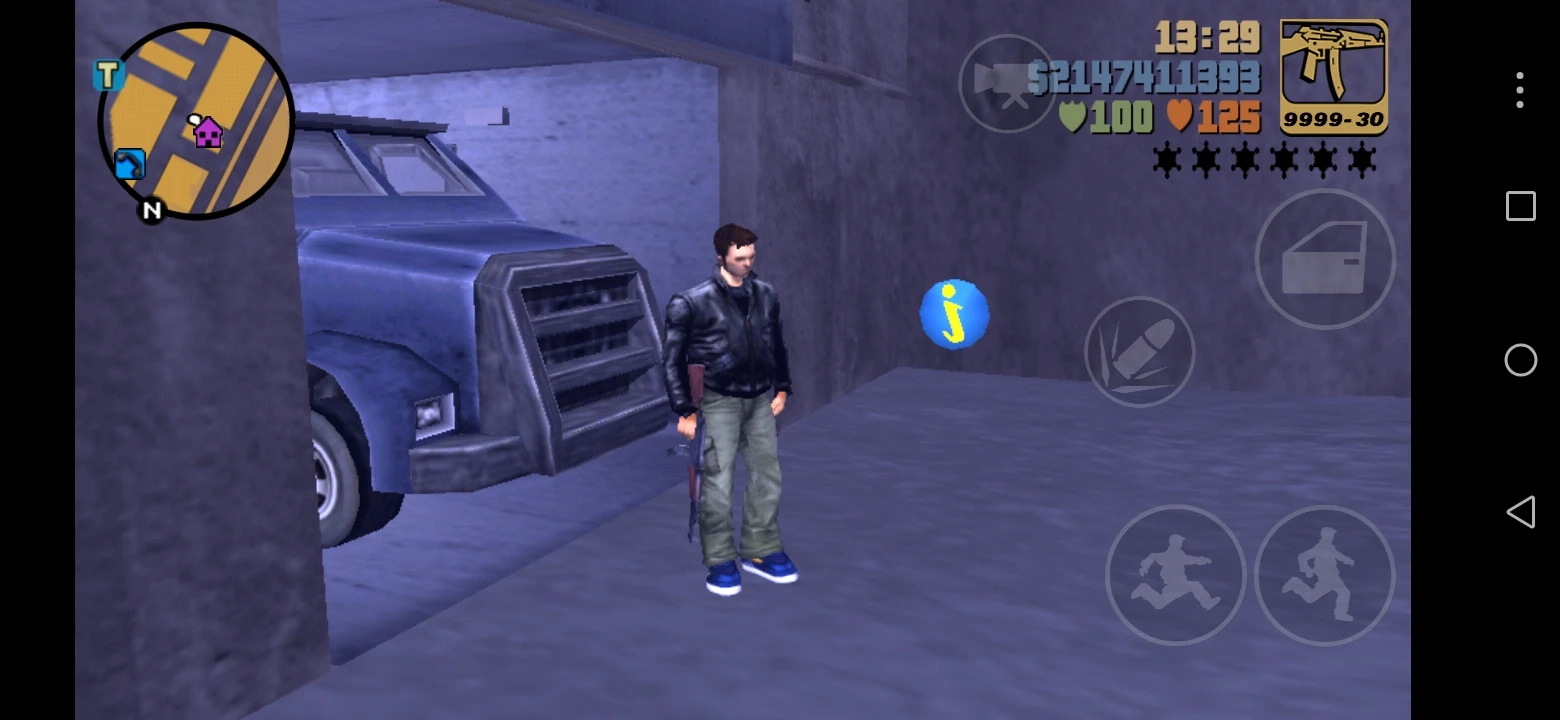Tap the camera view icon
Image resolution: width=1560 pixels, height=720 pixels.
[x=1007, y=84]
